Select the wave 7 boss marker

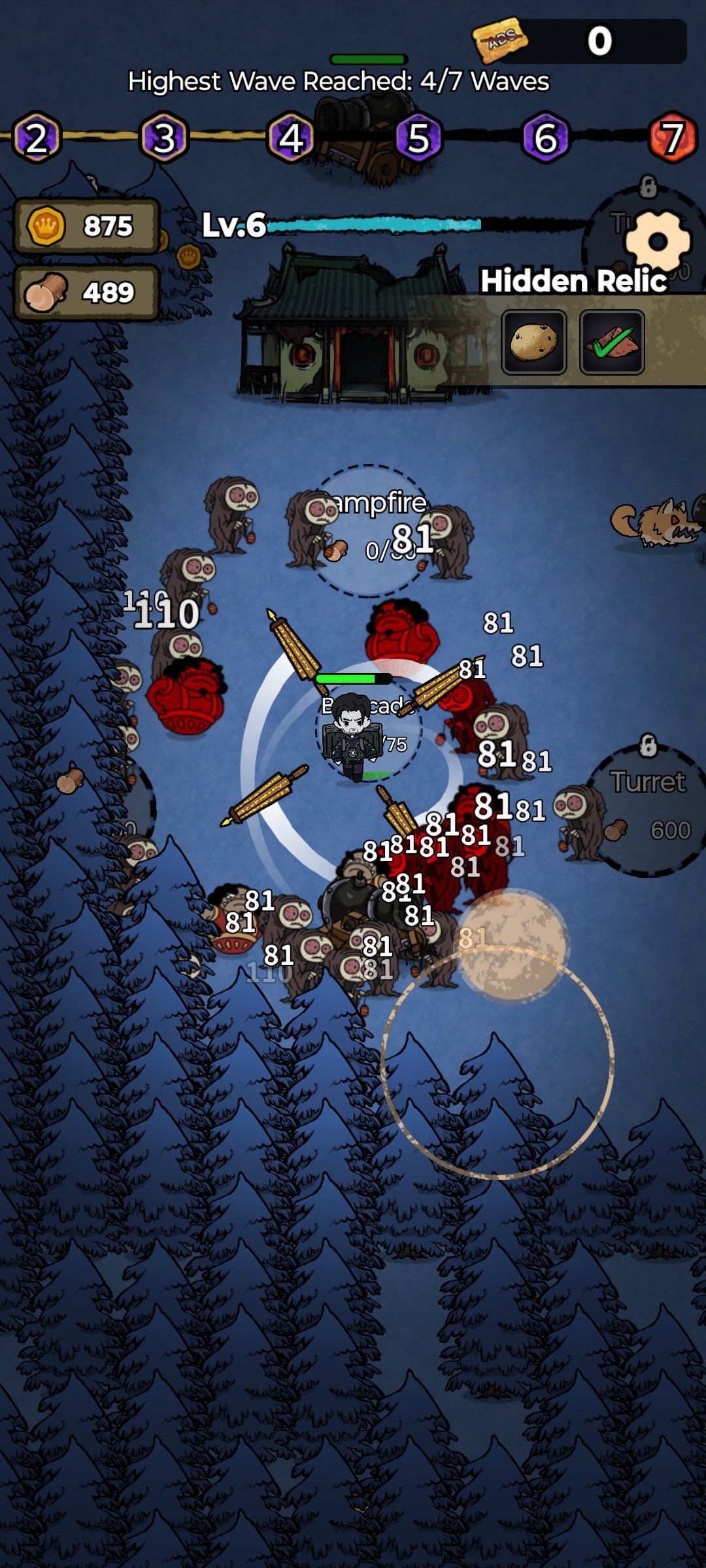[x=673, y=138]
